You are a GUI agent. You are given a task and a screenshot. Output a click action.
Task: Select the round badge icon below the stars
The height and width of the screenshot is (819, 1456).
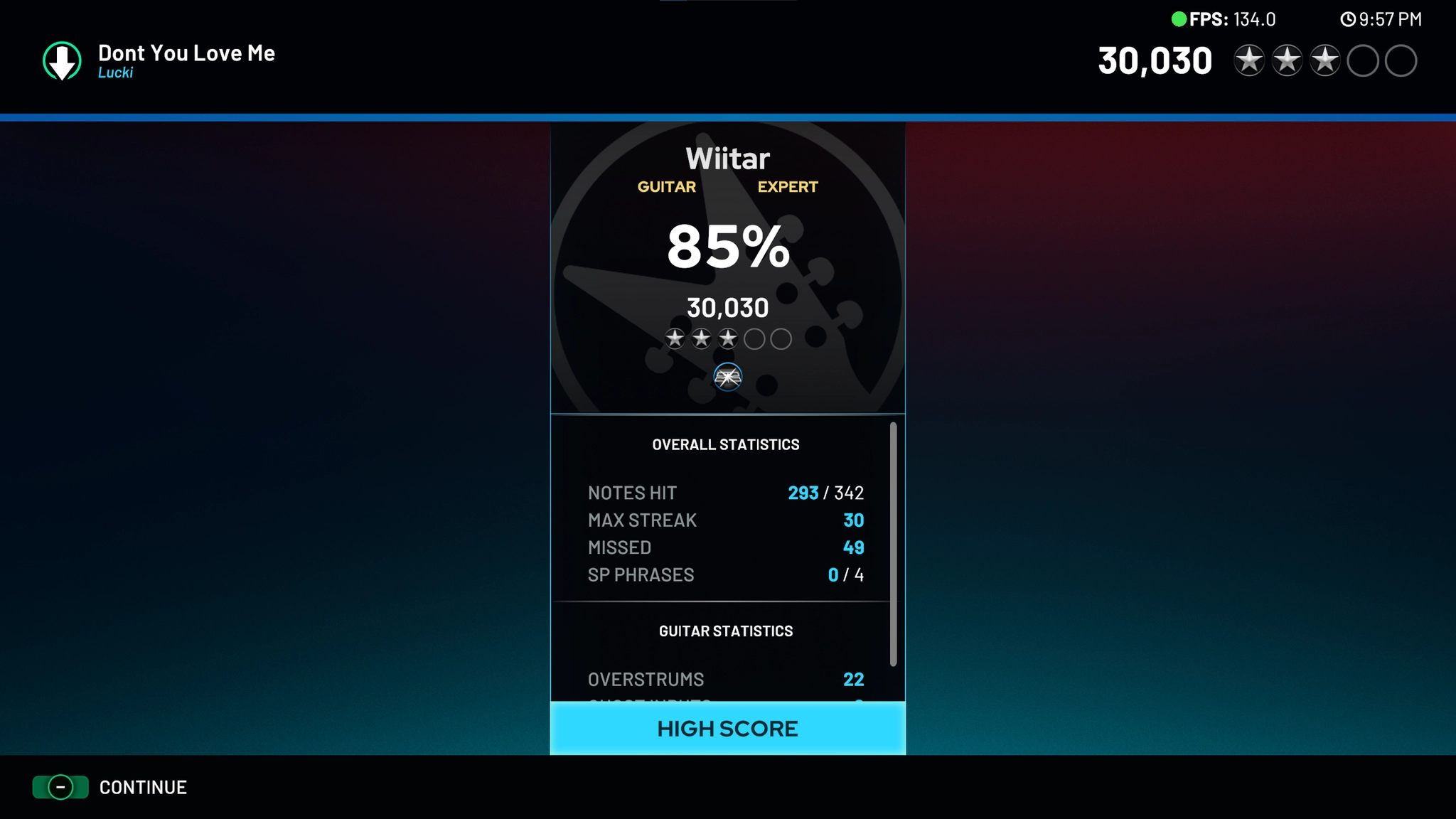coord(727,377)
